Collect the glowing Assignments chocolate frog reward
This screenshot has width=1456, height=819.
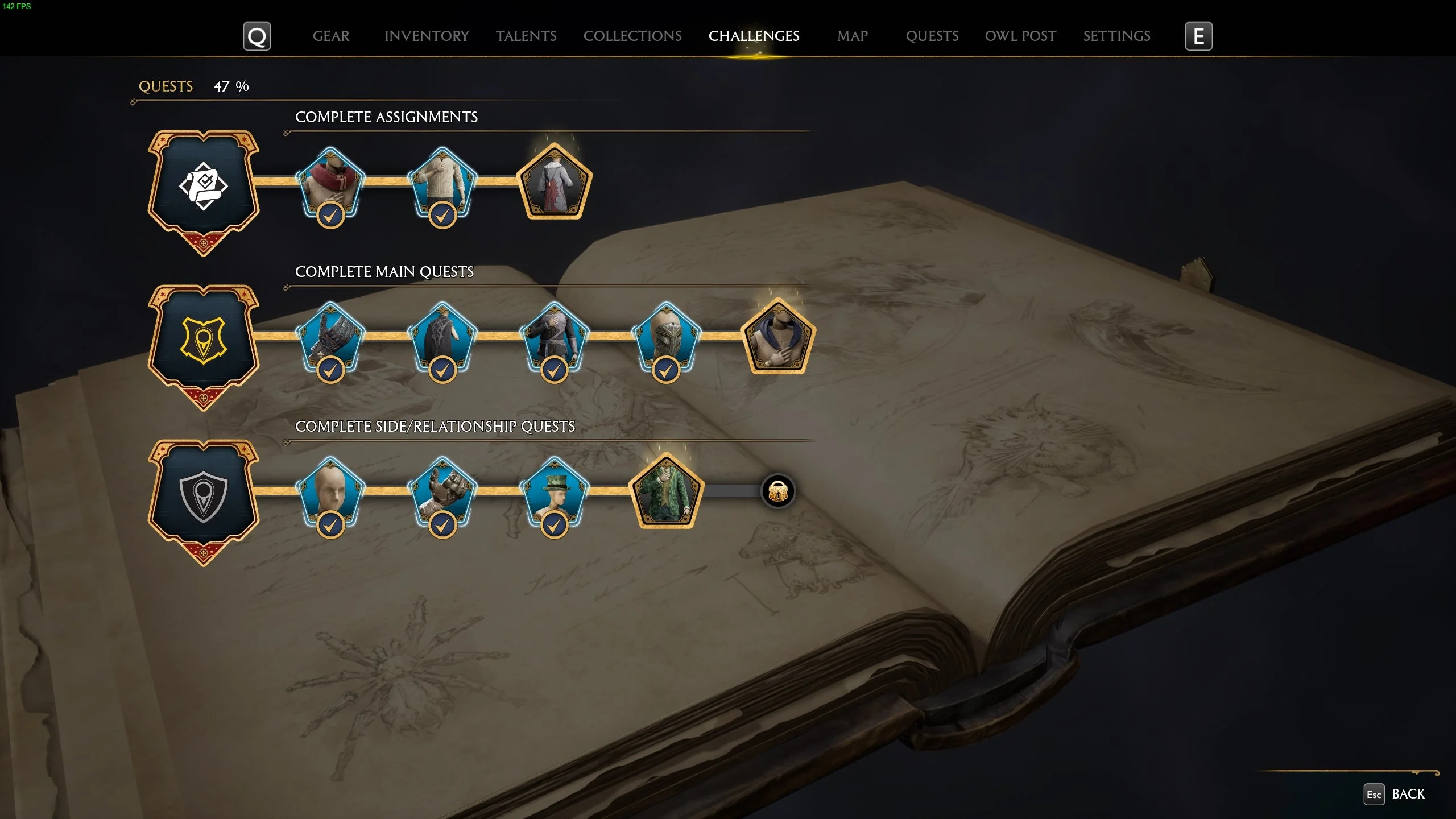pos(553,183)
